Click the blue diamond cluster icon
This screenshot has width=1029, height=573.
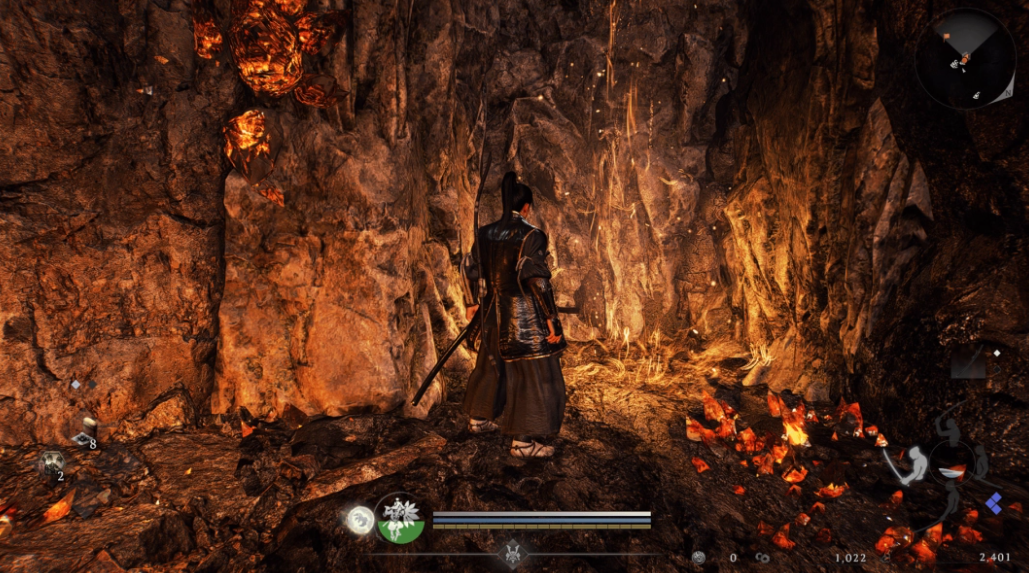coord(993,503)
